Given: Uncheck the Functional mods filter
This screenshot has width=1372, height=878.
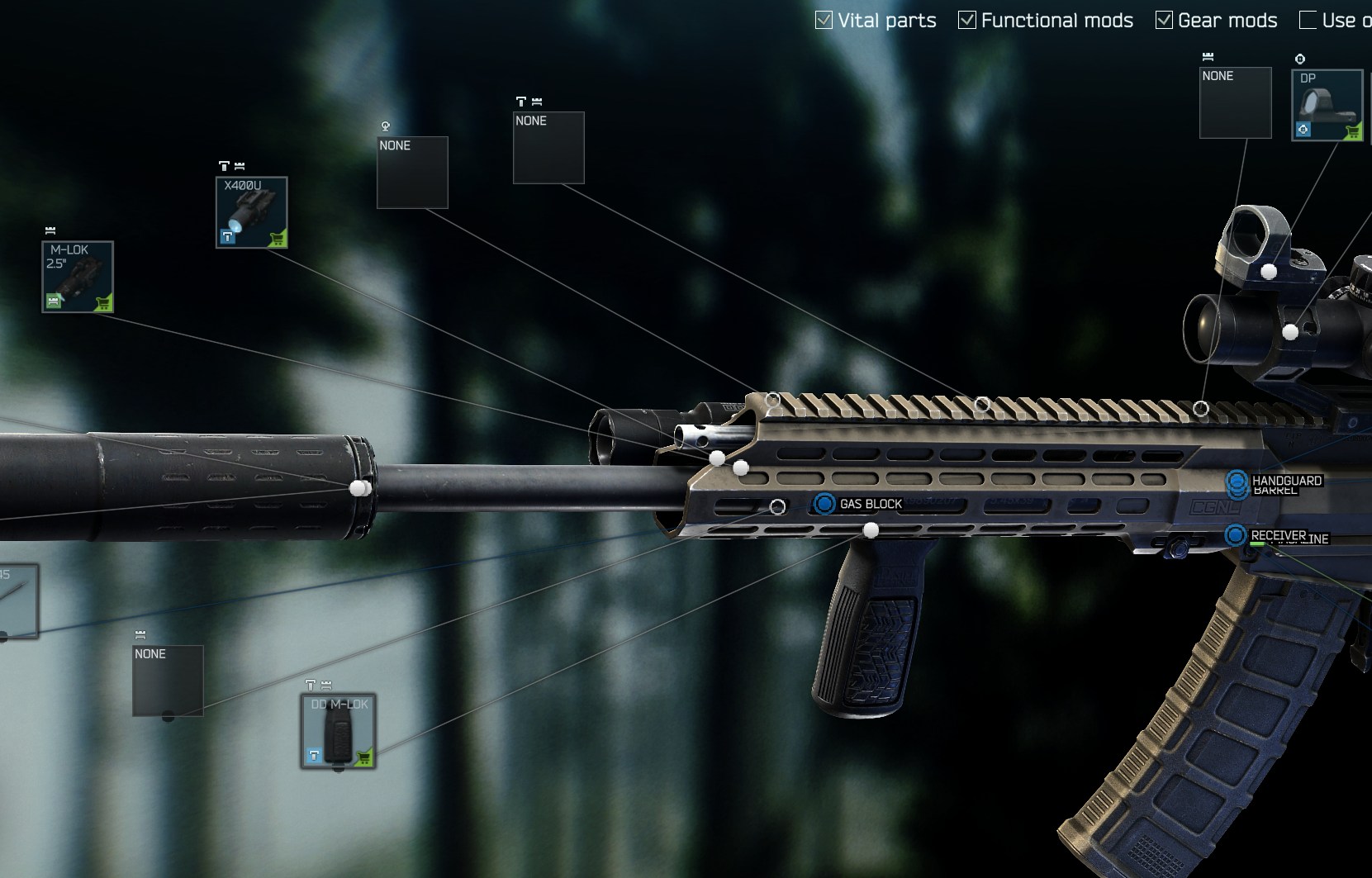Looking at the screenshot, I should [x=966, y=21].
